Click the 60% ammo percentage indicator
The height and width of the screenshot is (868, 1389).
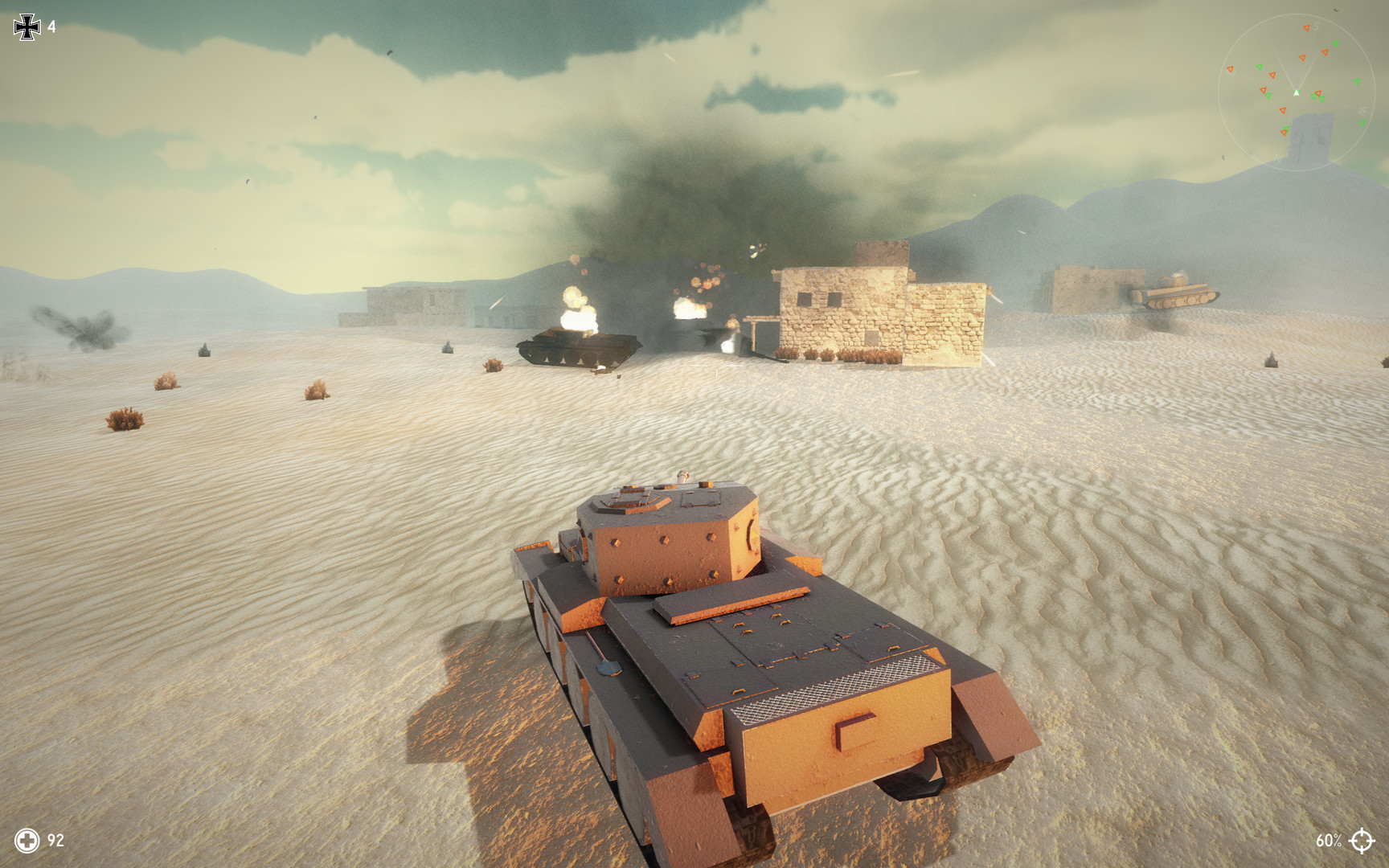[1330, 842]
